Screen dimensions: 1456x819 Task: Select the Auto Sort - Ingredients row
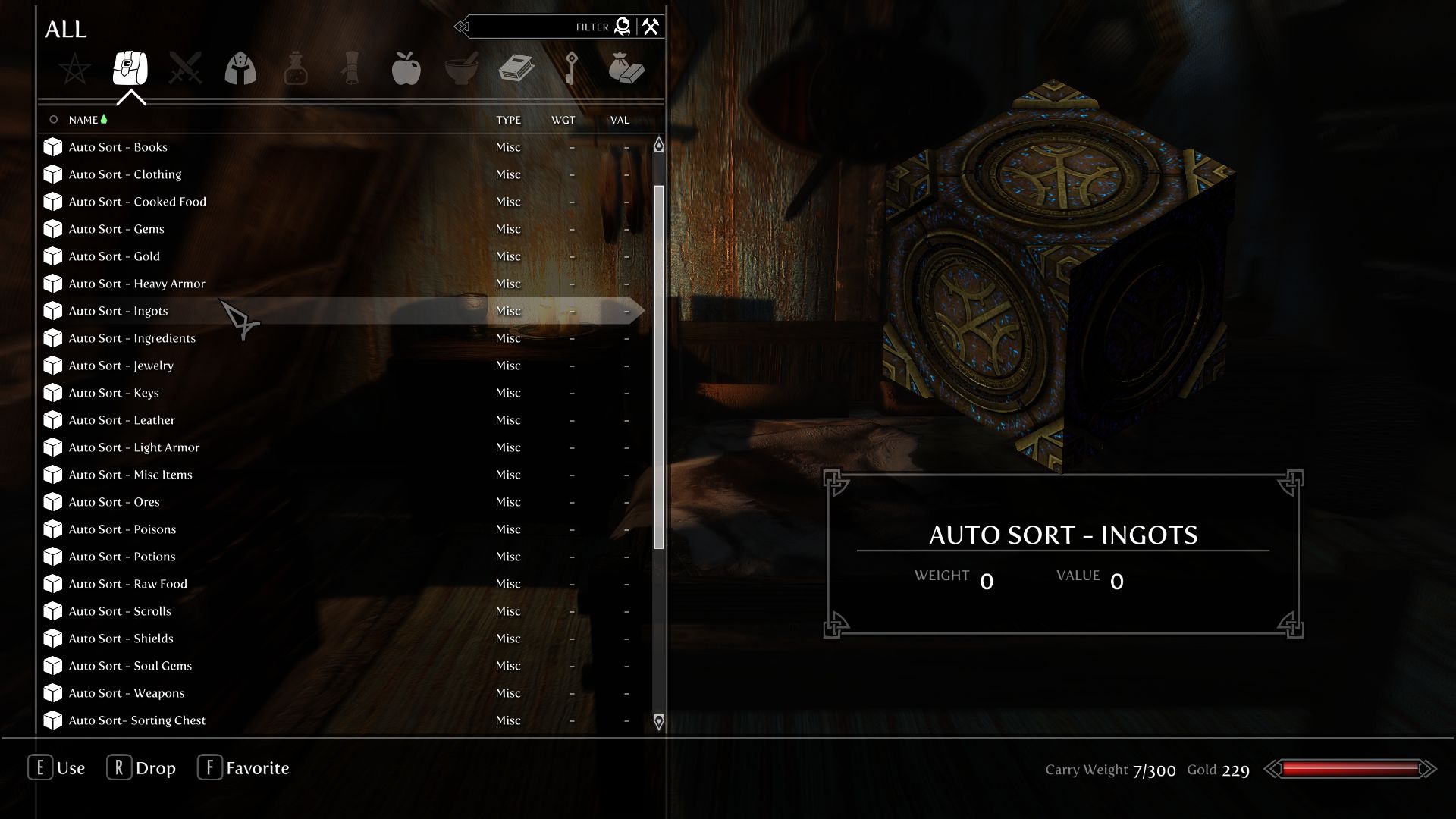pos(132,338)
